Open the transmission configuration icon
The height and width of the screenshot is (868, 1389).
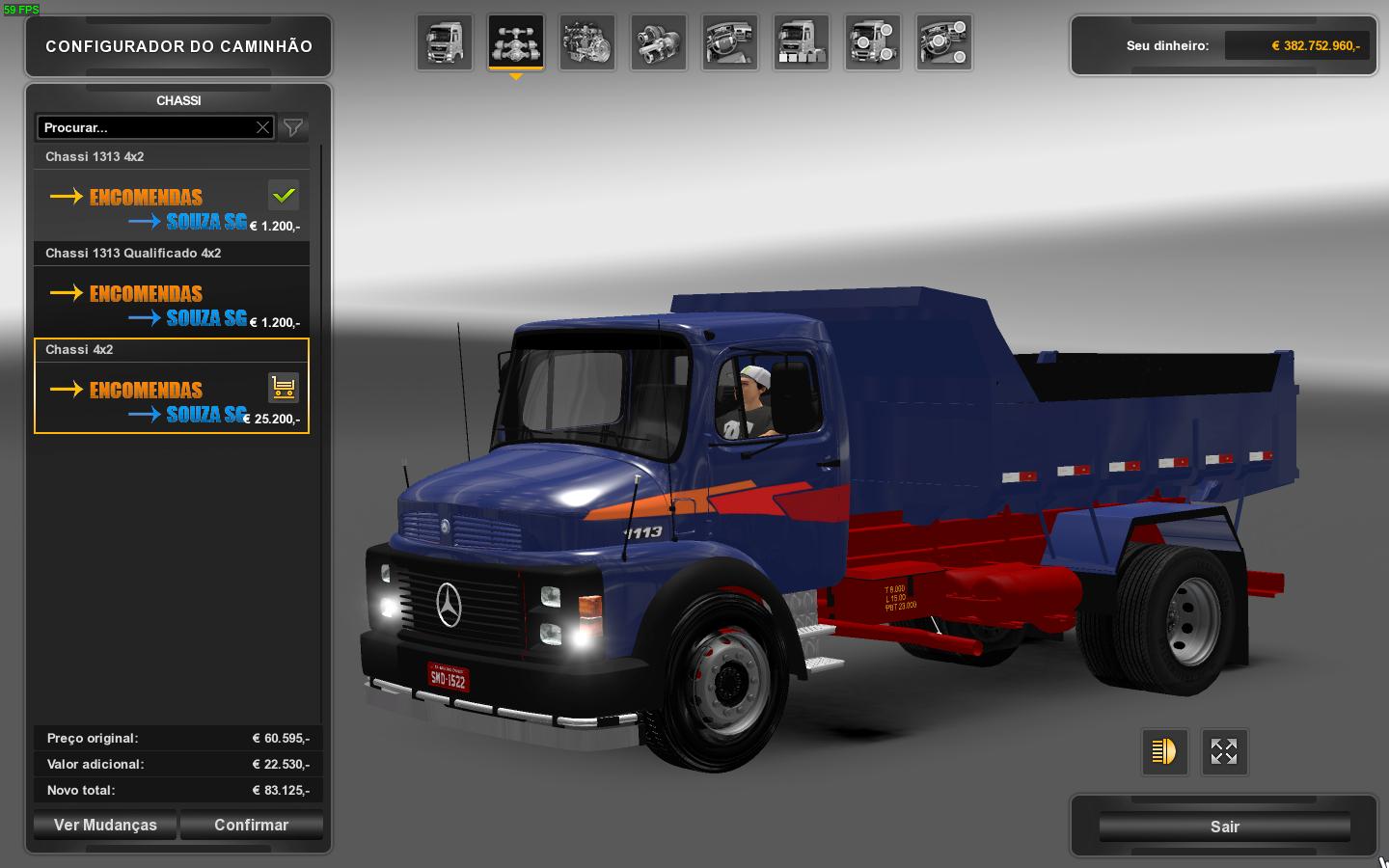click(659, 41)
